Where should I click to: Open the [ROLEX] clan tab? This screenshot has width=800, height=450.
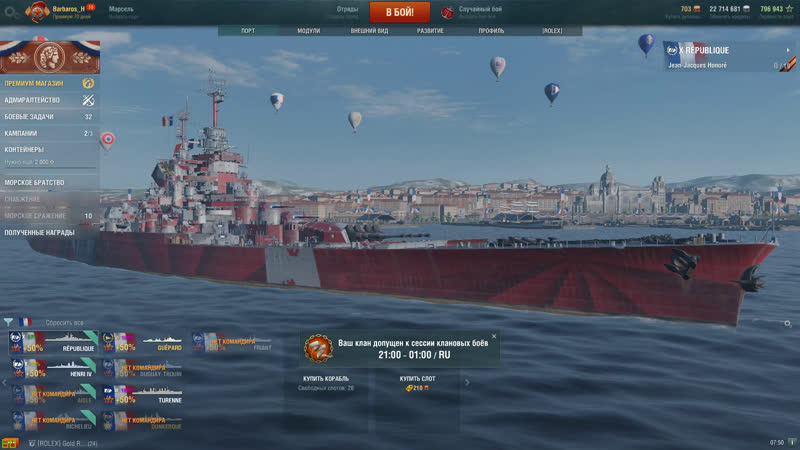click(553, 31)
